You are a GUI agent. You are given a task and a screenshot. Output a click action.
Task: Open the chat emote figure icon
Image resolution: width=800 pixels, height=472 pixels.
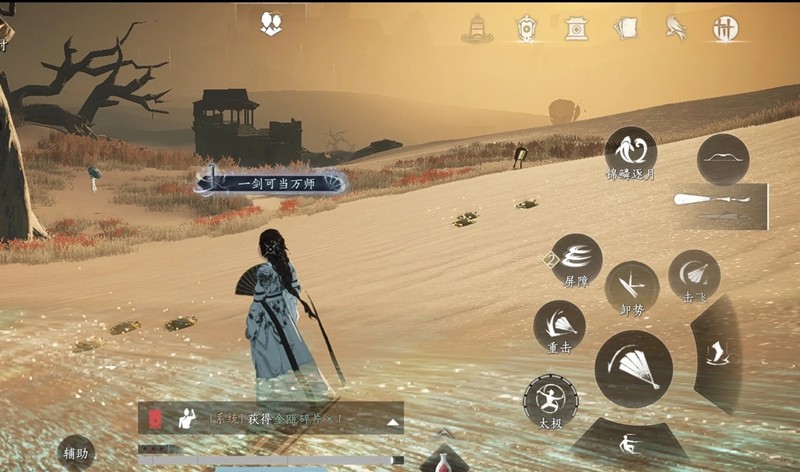point(185,419)
